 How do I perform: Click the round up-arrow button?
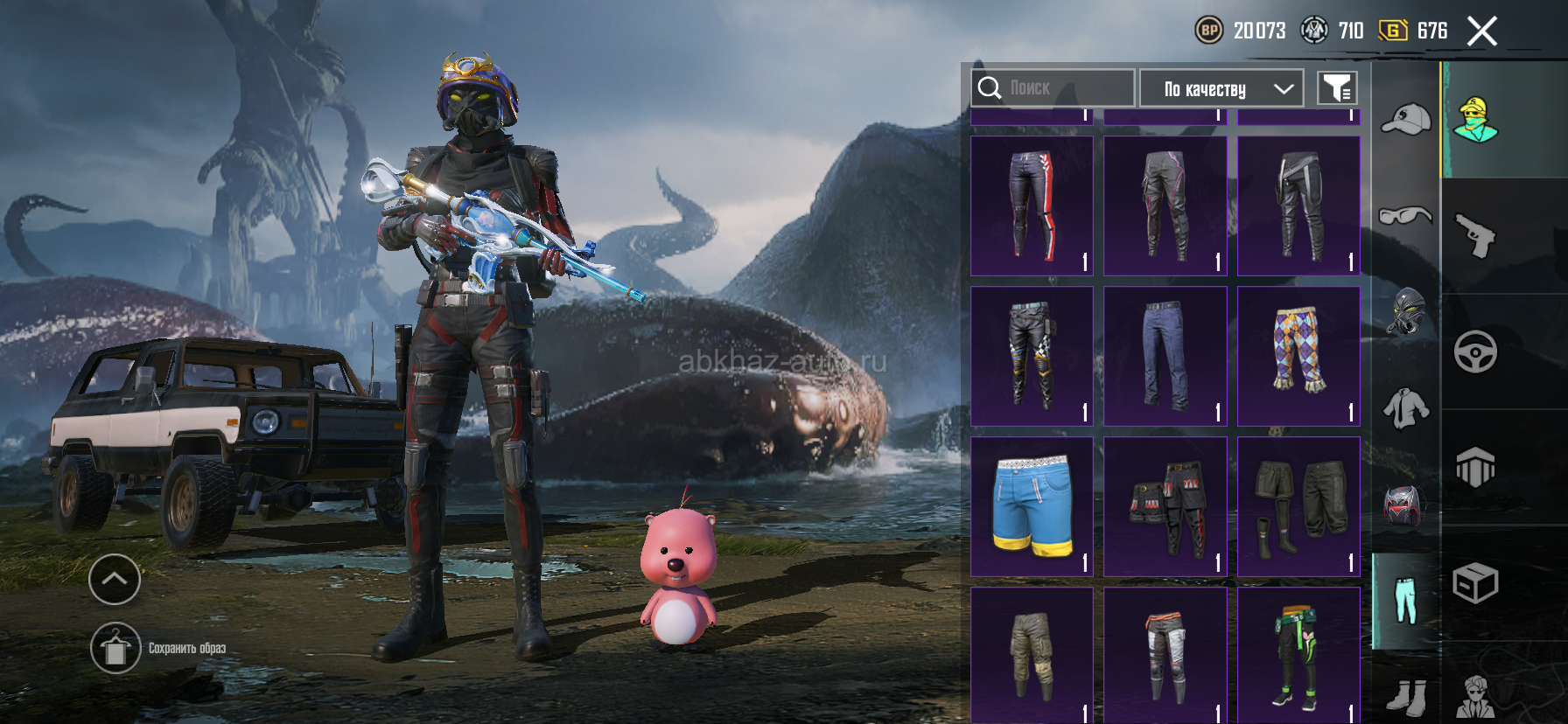[115, 579]
